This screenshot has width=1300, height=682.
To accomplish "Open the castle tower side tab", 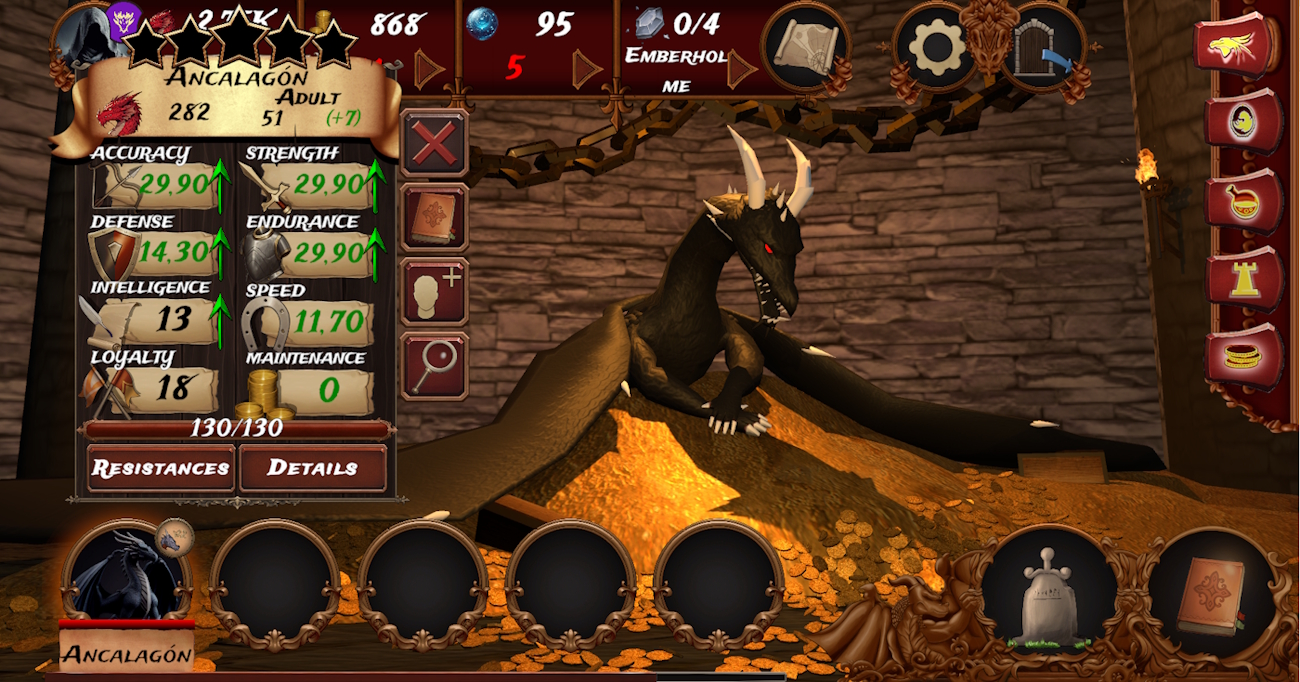I will point(1243,278).
